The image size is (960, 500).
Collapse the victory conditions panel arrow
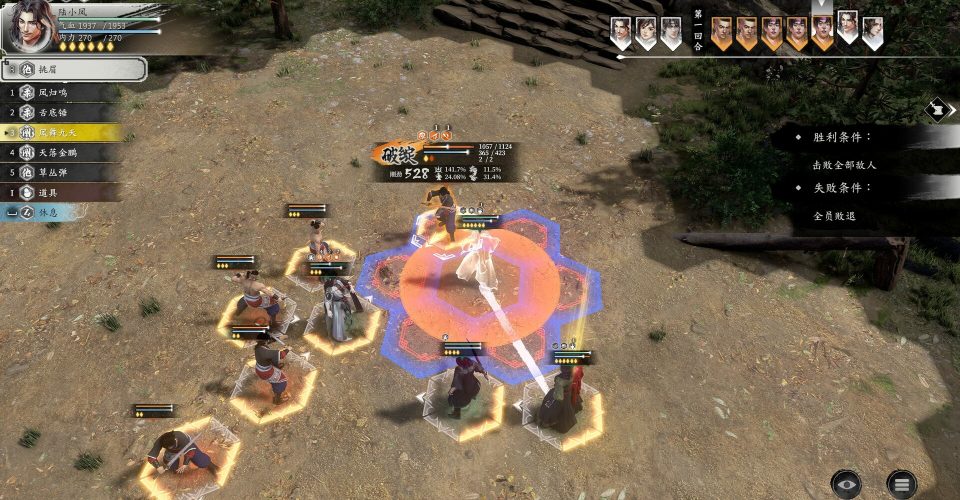(x=939, y=108)
